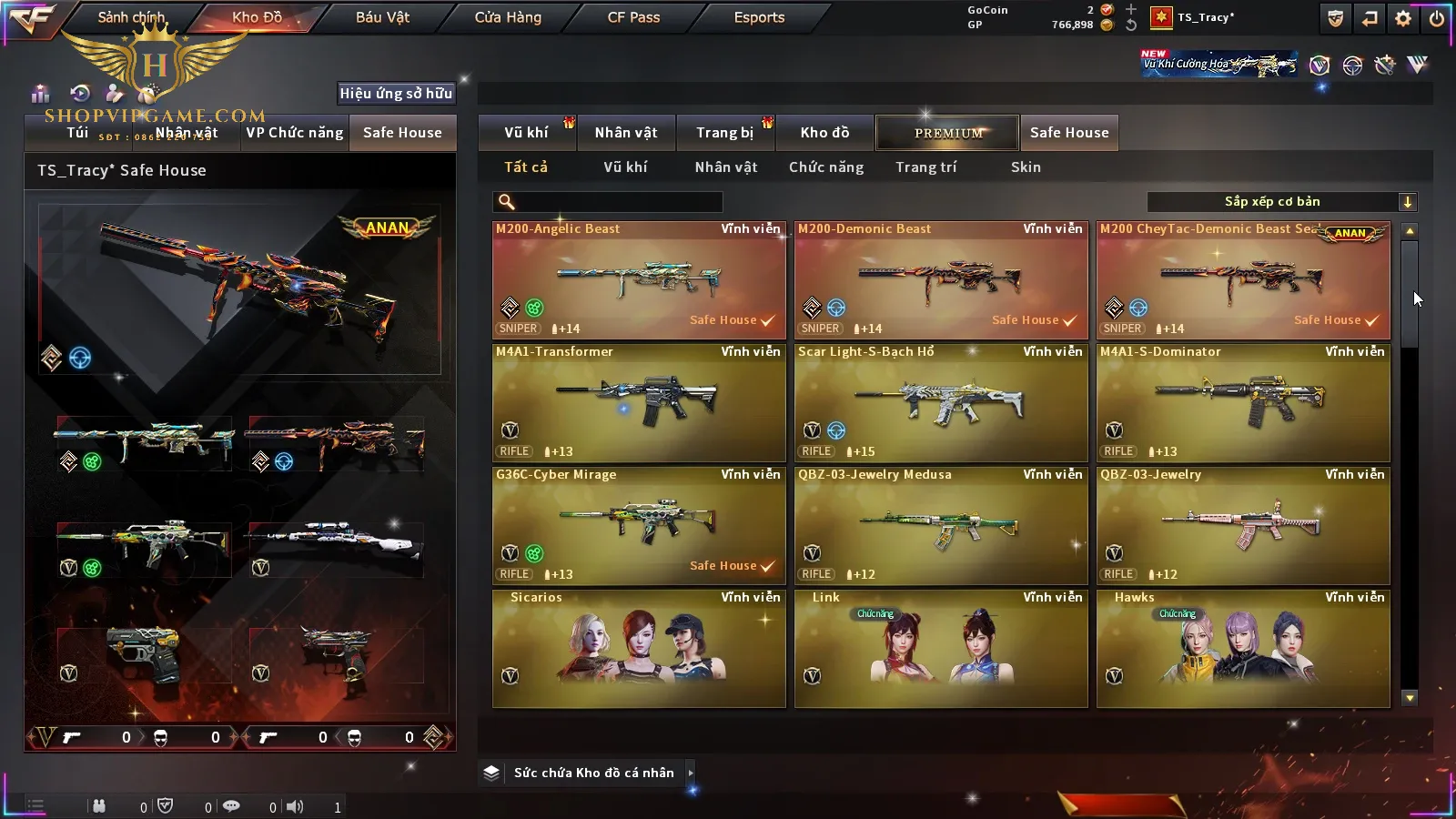Show the Skin filter category

[x=1026, y=167]
